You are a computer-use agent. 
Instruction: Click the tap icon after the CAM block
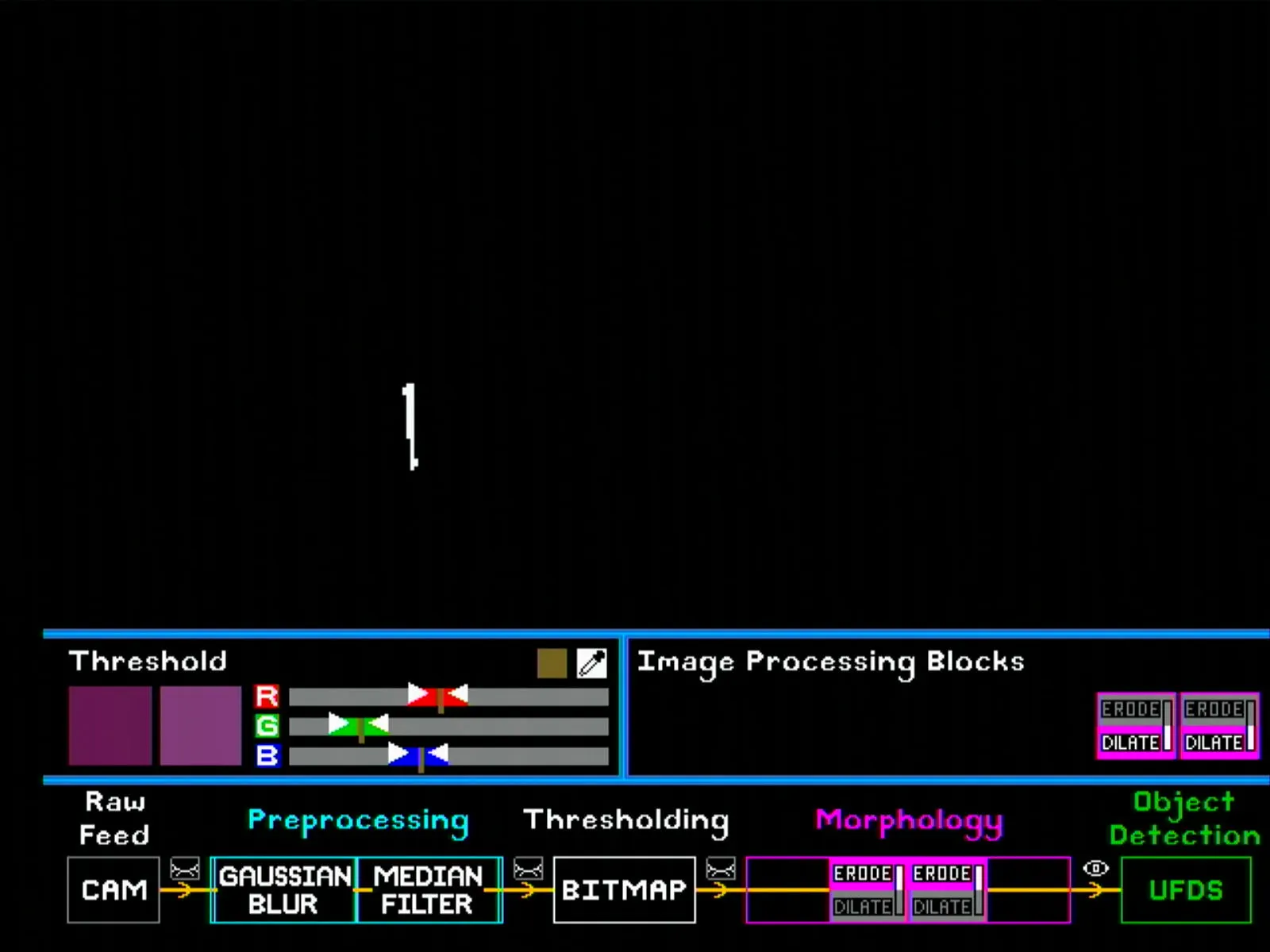(184, 869)
